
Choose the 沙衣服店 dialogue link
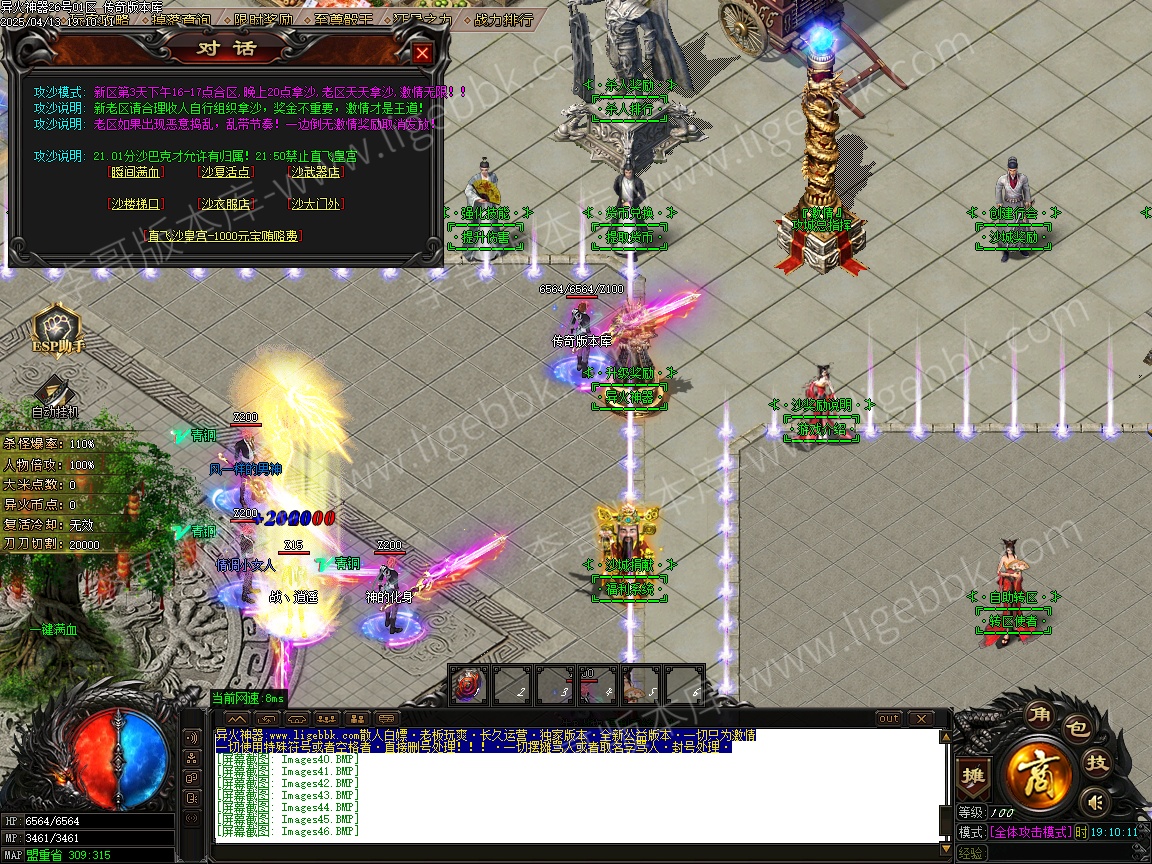coord(225,204)
